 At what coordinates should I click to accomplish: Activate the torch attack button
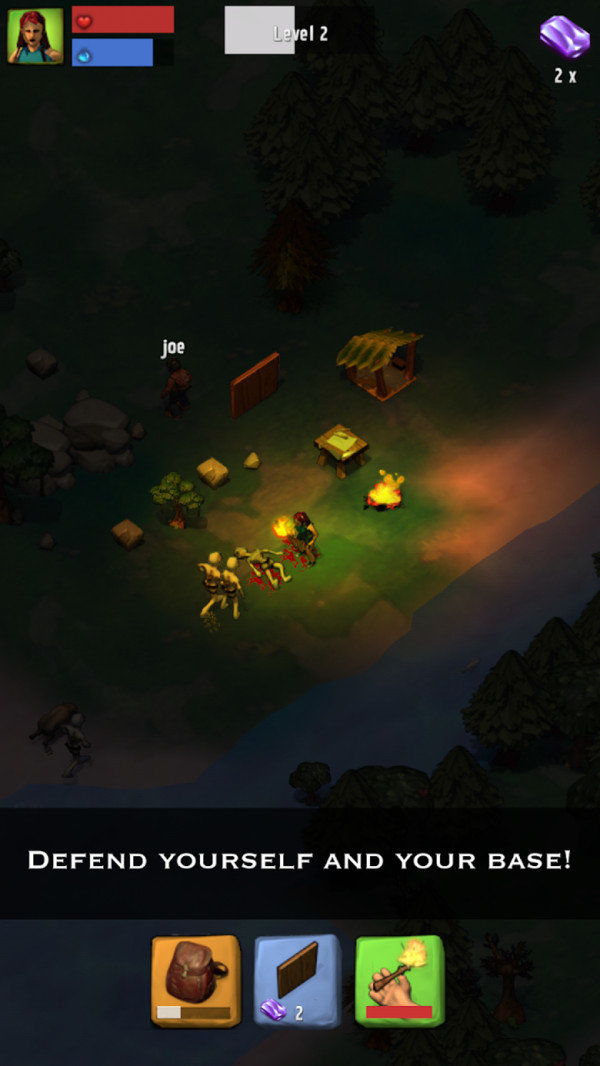tap(399, 980)
